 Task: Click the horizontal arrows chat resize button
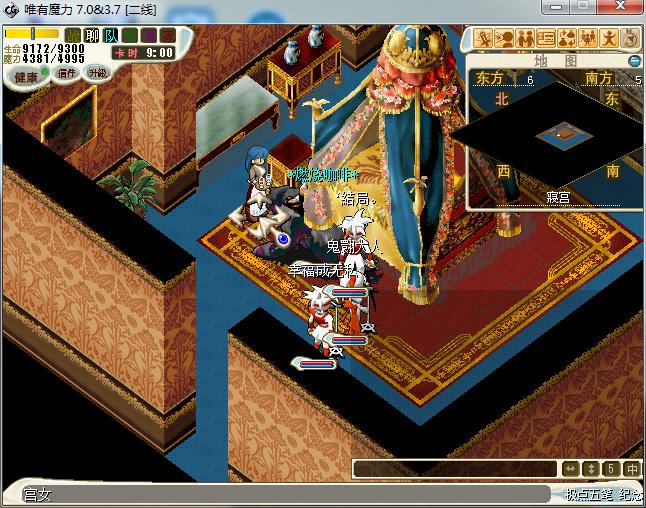570,469
